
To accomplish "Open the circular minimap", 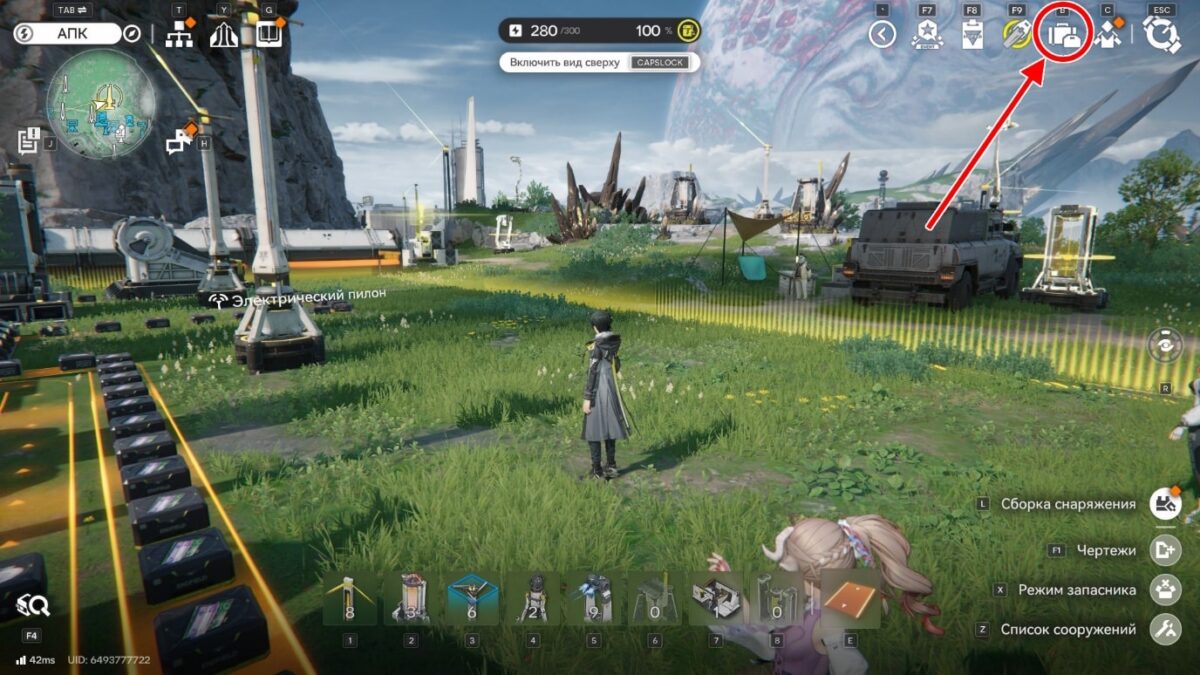I will tap(101, 103).
